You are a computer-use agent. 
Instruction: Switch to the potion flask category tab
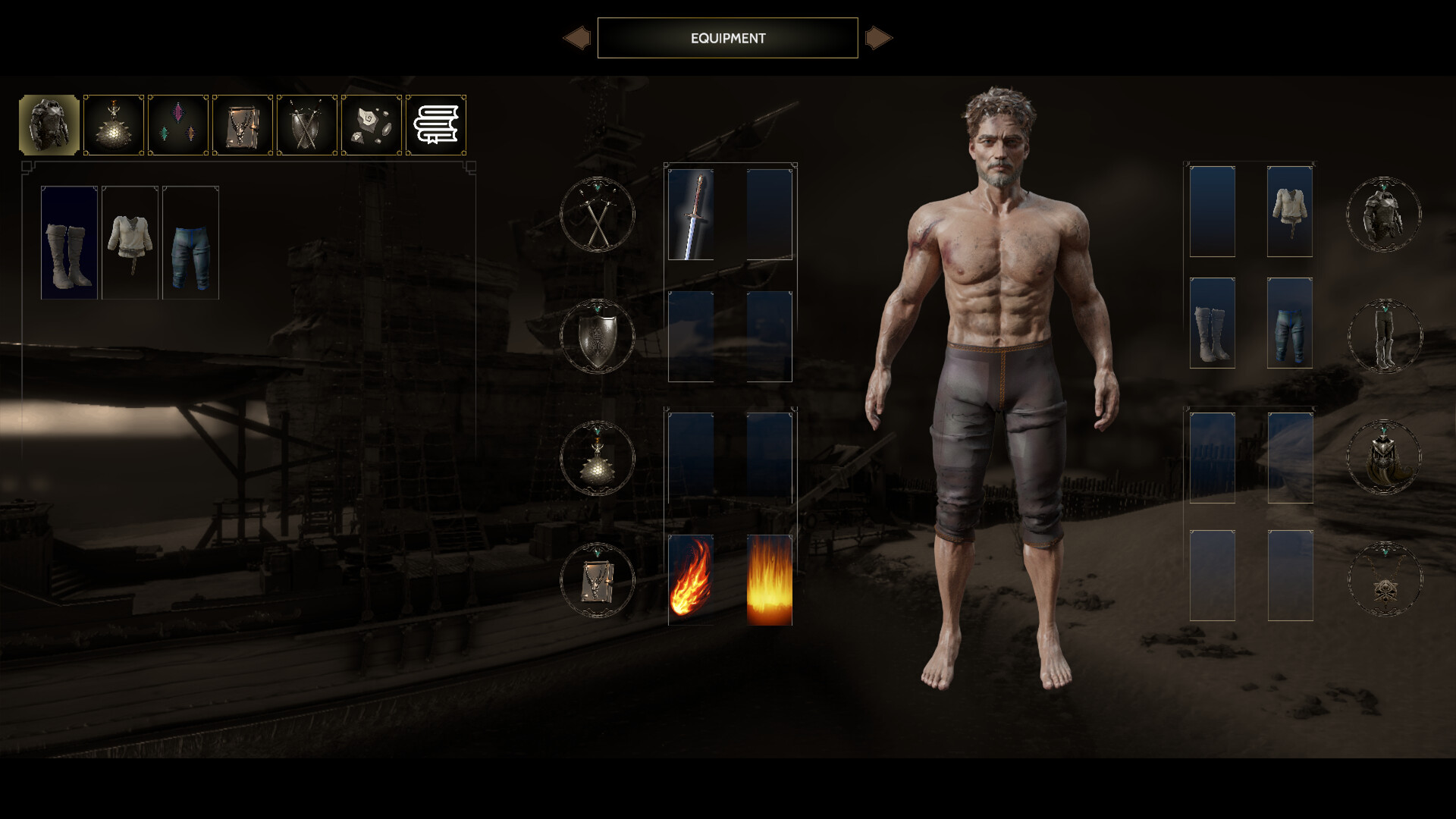click(114, 125)
